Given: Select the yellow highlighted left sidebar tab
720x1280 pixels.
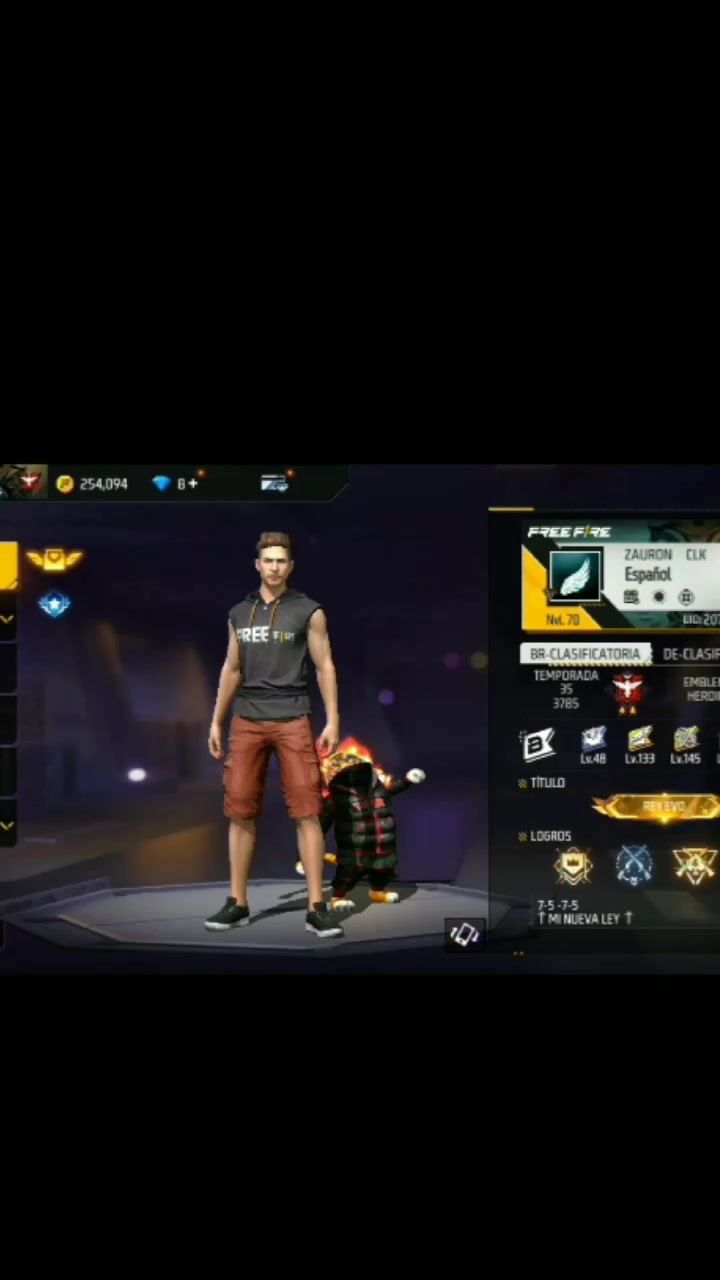Looking at the screenshot, I should pos(8,565).
